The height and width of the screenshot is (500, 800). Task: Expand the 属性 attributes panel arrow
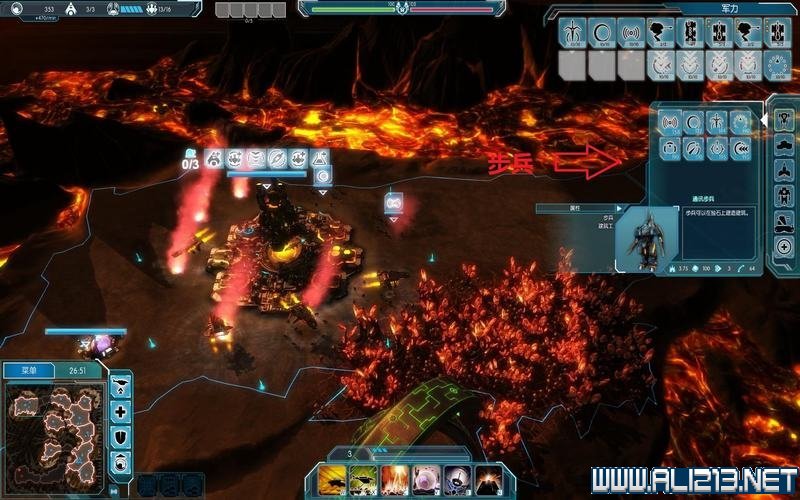[619, 209]
